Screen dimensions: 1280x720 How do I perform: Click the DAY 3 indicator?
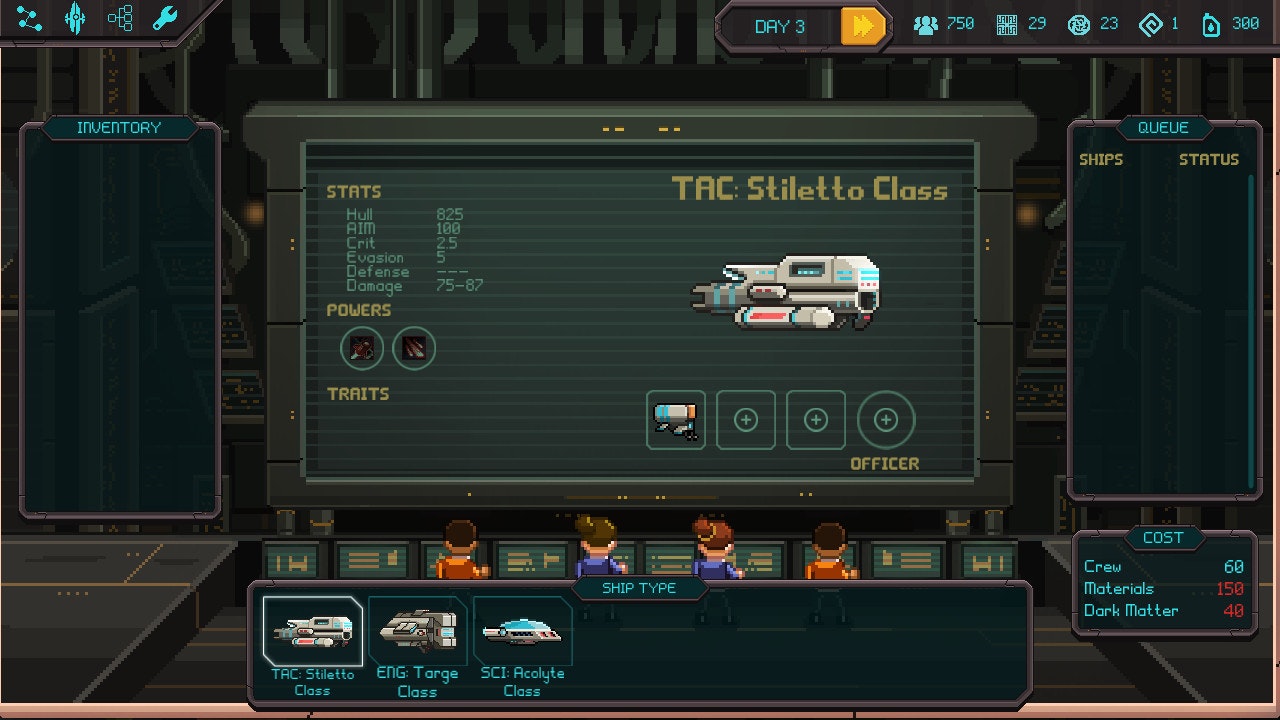pos(778,27)
